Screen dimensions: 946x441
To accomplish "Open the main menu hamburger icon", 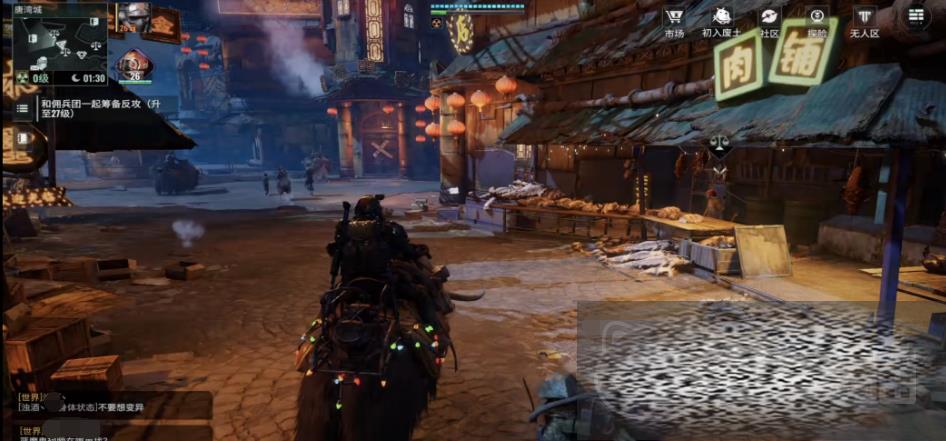I will click(x=917, y=16).
